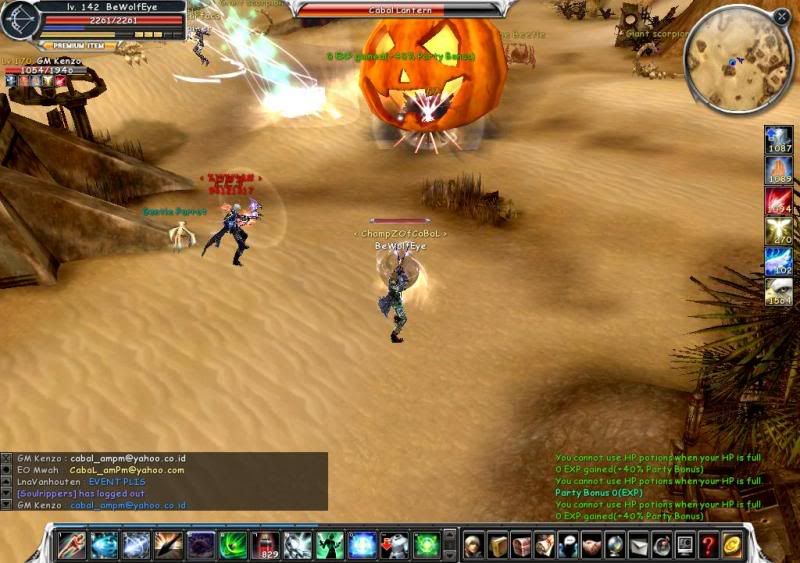Open the inventory box icon
The image size is (800, 563).
pyautogui.click(x=498, y=545)
